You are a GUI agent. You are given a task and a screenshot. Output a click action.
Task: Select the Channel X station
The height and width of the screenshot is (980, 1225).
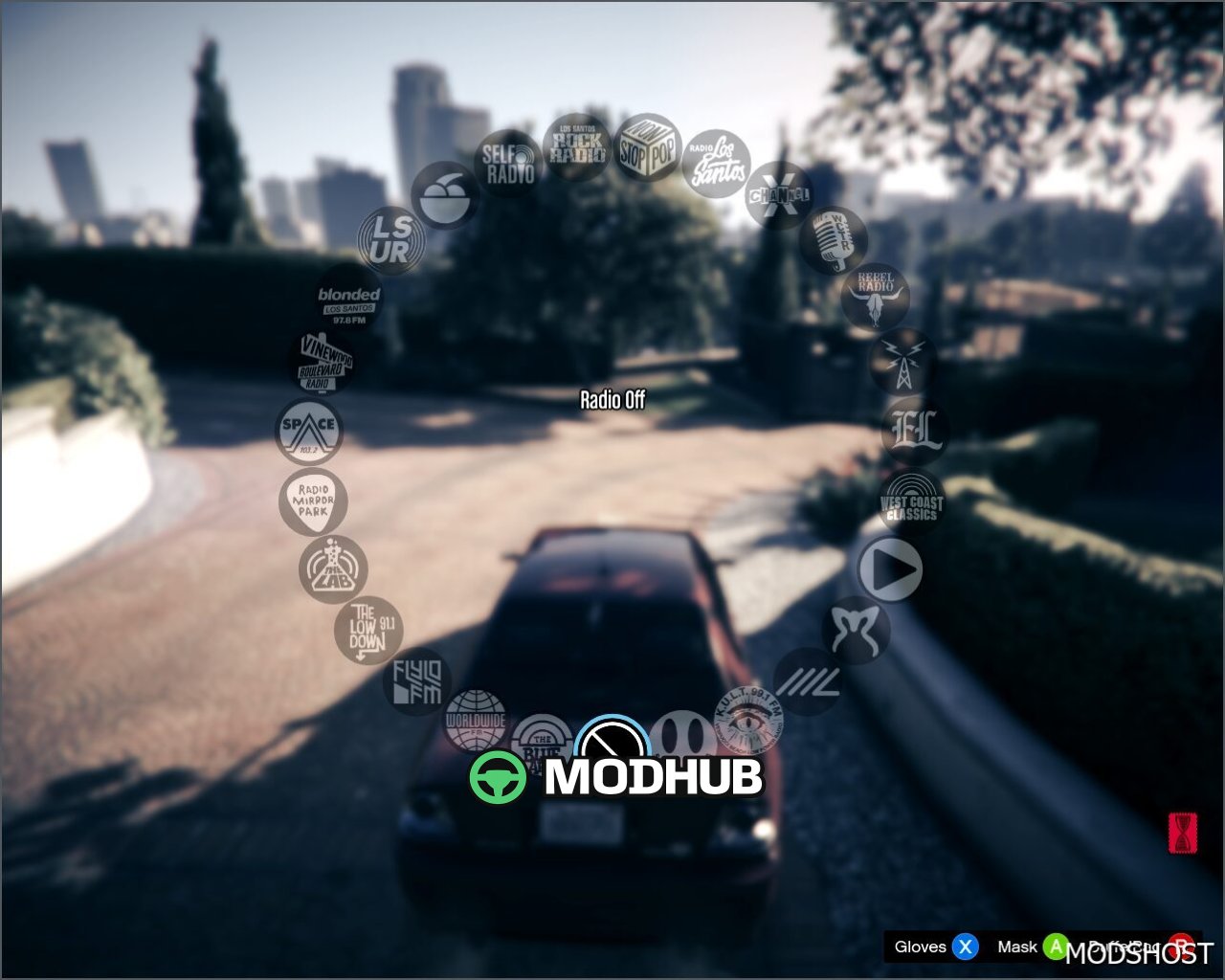779,194
